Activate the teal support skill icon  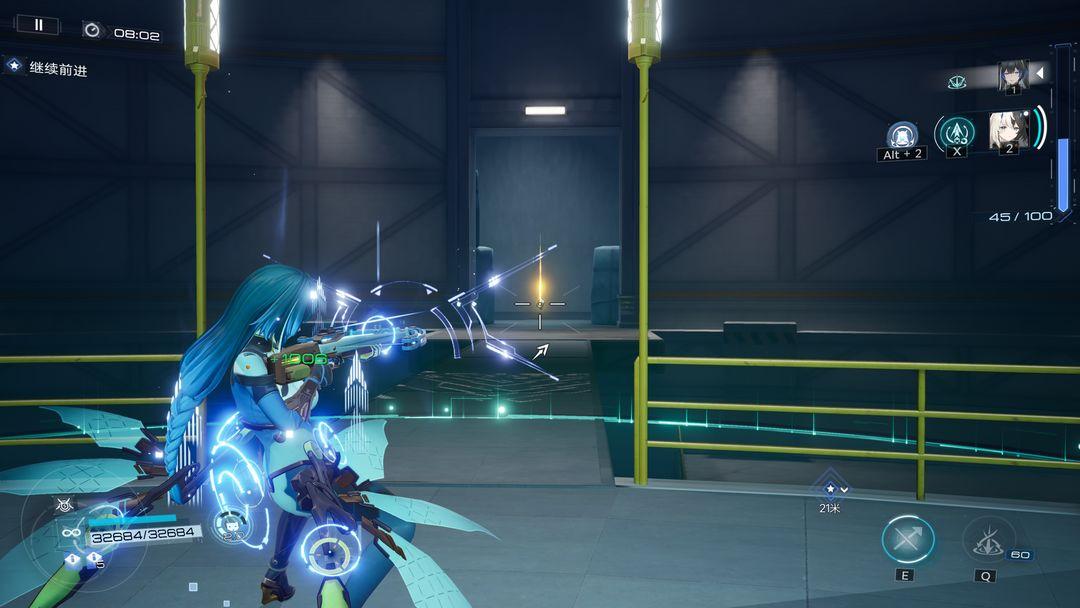click(955, 132)
